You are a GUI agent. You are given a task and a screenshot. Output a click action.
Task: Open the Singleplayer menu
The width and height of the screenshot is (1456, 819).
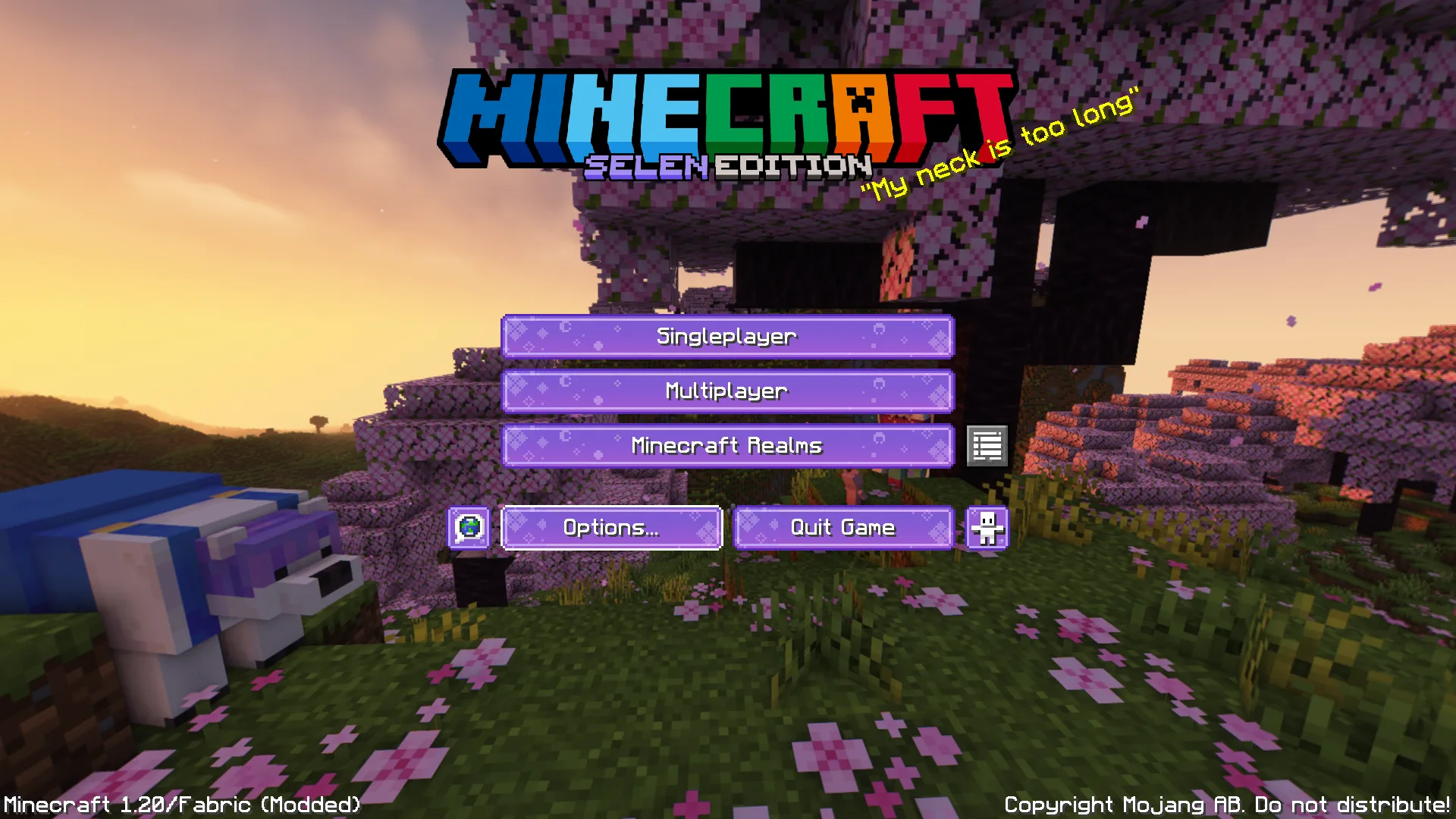click(727, 336)
